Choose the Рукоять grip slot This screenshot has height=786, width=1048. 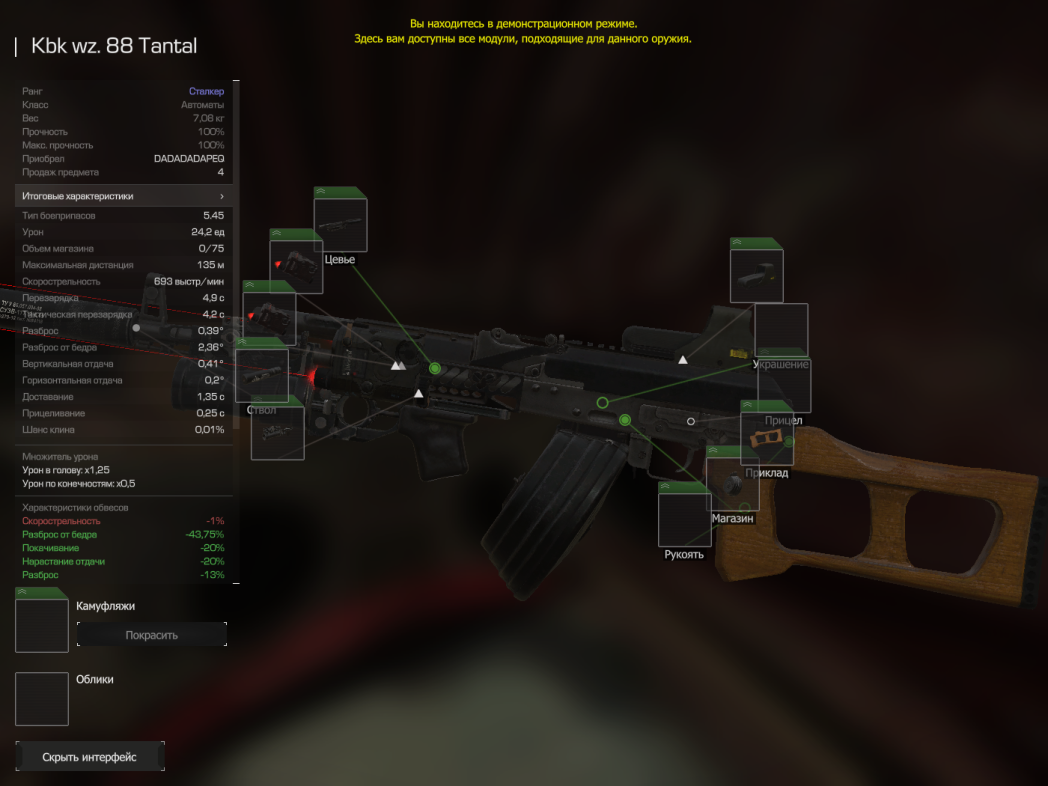(x=684, y=519)
